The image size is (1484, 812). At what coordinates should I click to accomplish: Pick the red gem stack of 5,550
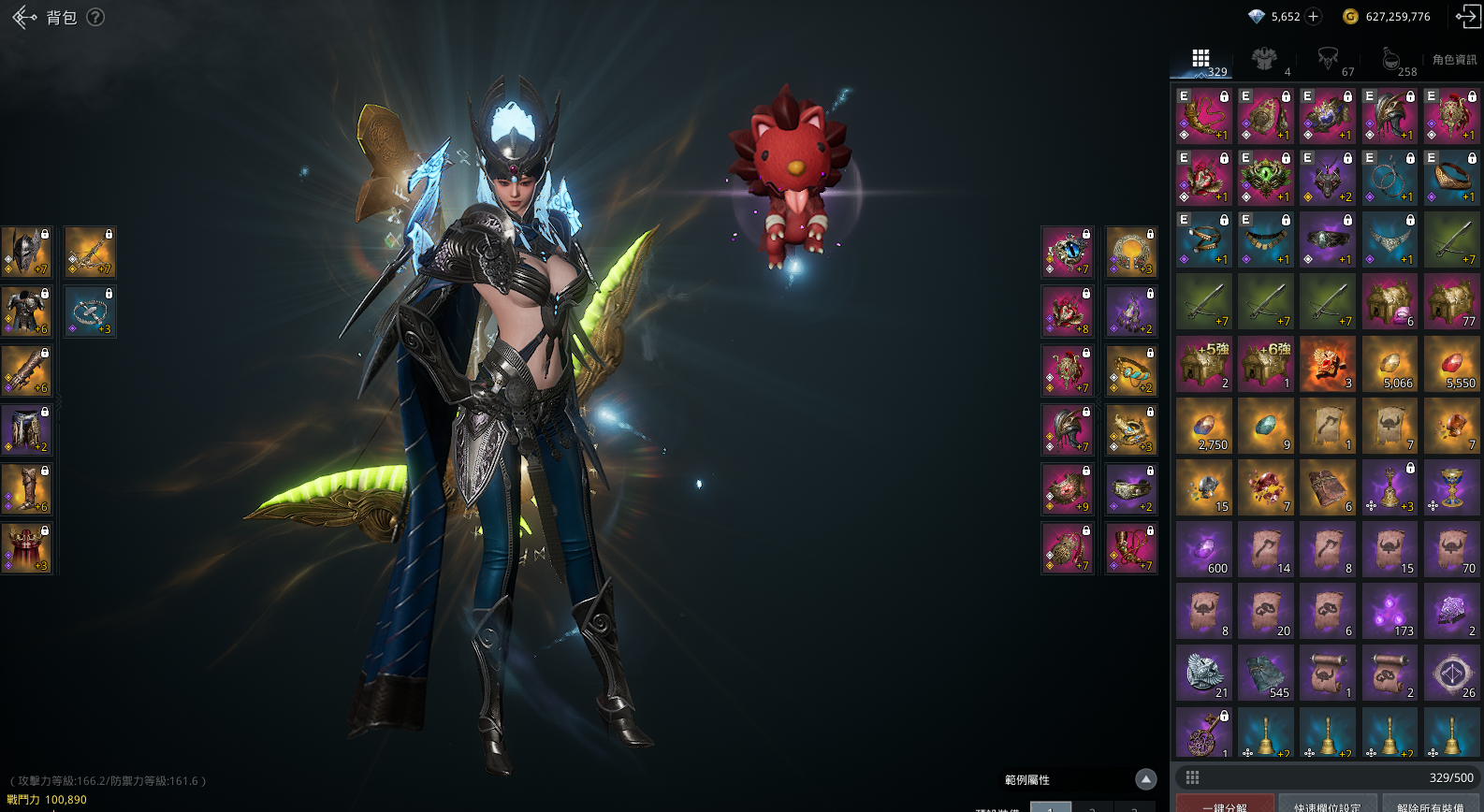[1451, 364]
